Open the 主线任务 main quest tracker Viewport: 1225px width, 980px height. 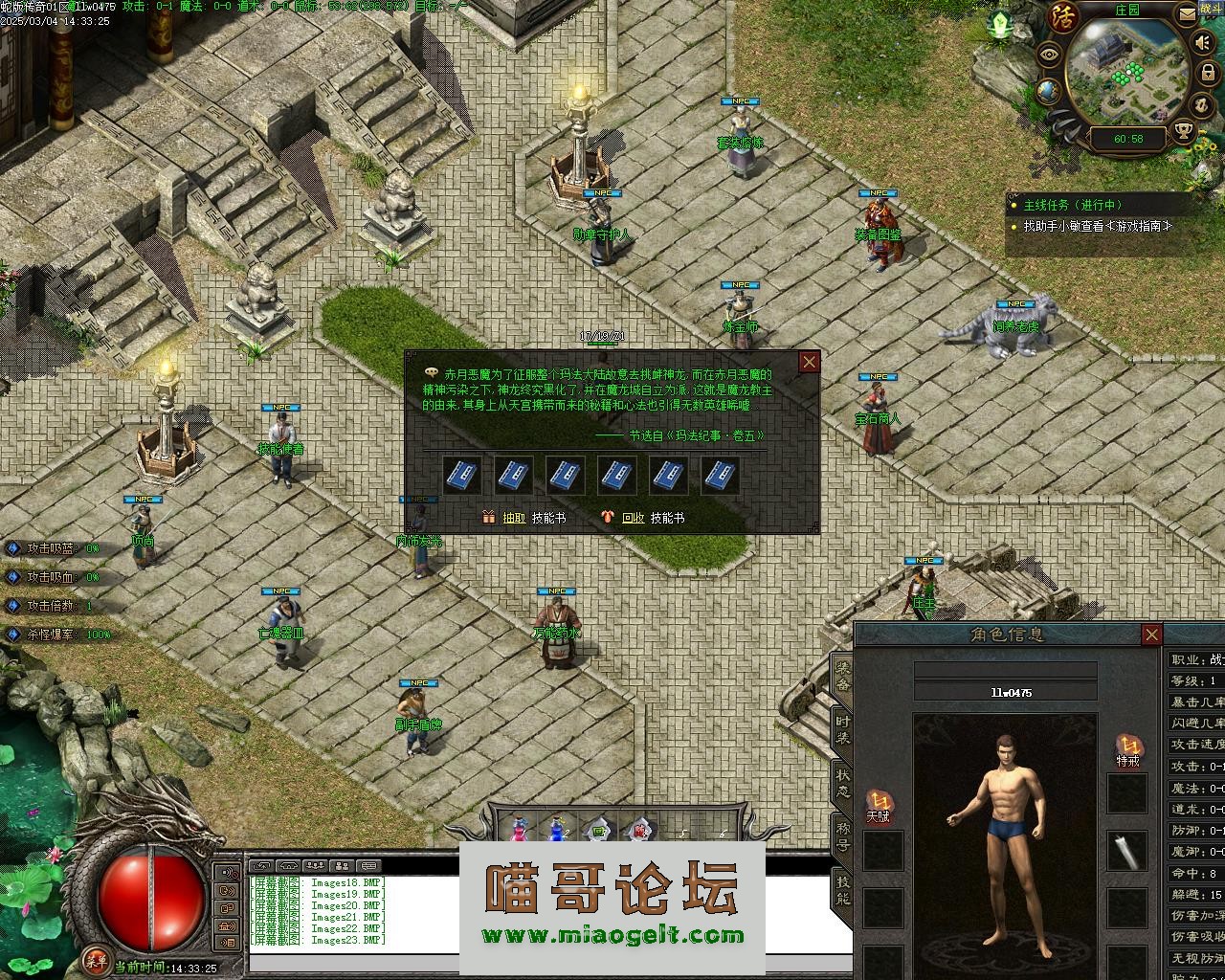click(1072, 205)
